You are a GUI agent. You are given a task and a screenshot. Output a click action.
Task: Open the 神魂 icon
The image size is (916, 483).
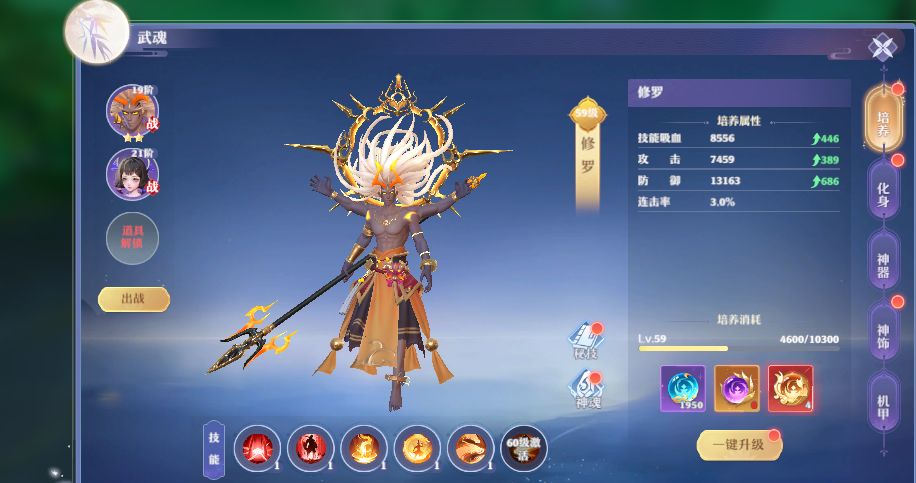(x=587, y=389)
